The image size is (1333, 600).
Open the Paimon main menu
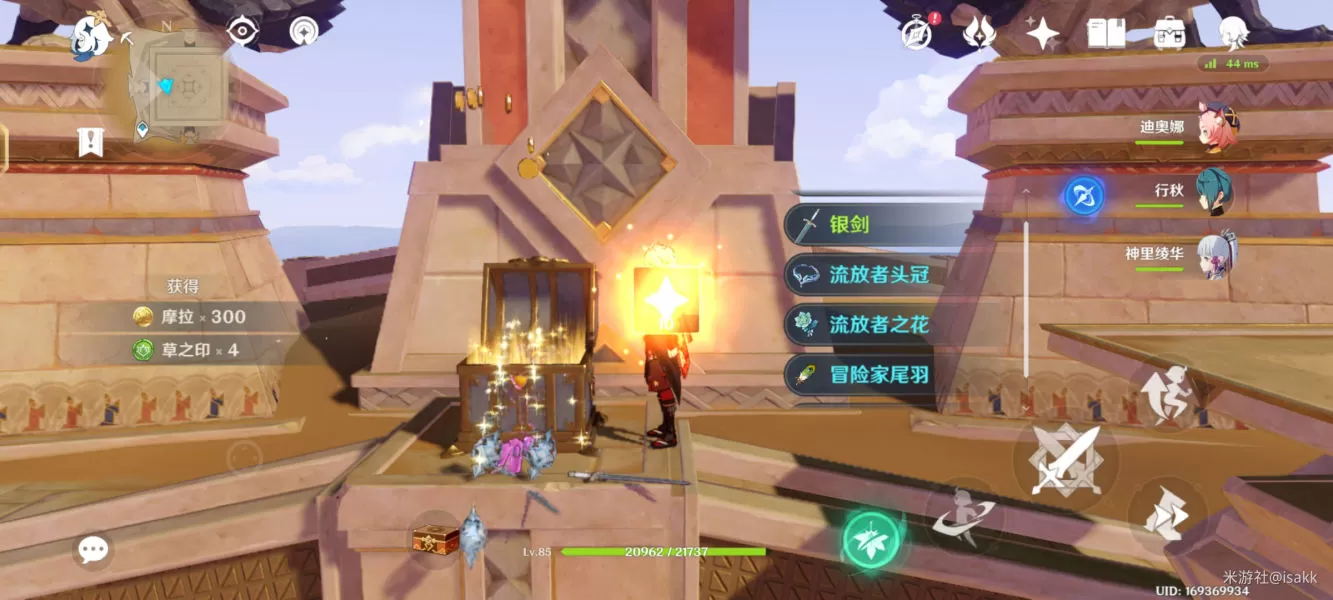click(90, 40)
